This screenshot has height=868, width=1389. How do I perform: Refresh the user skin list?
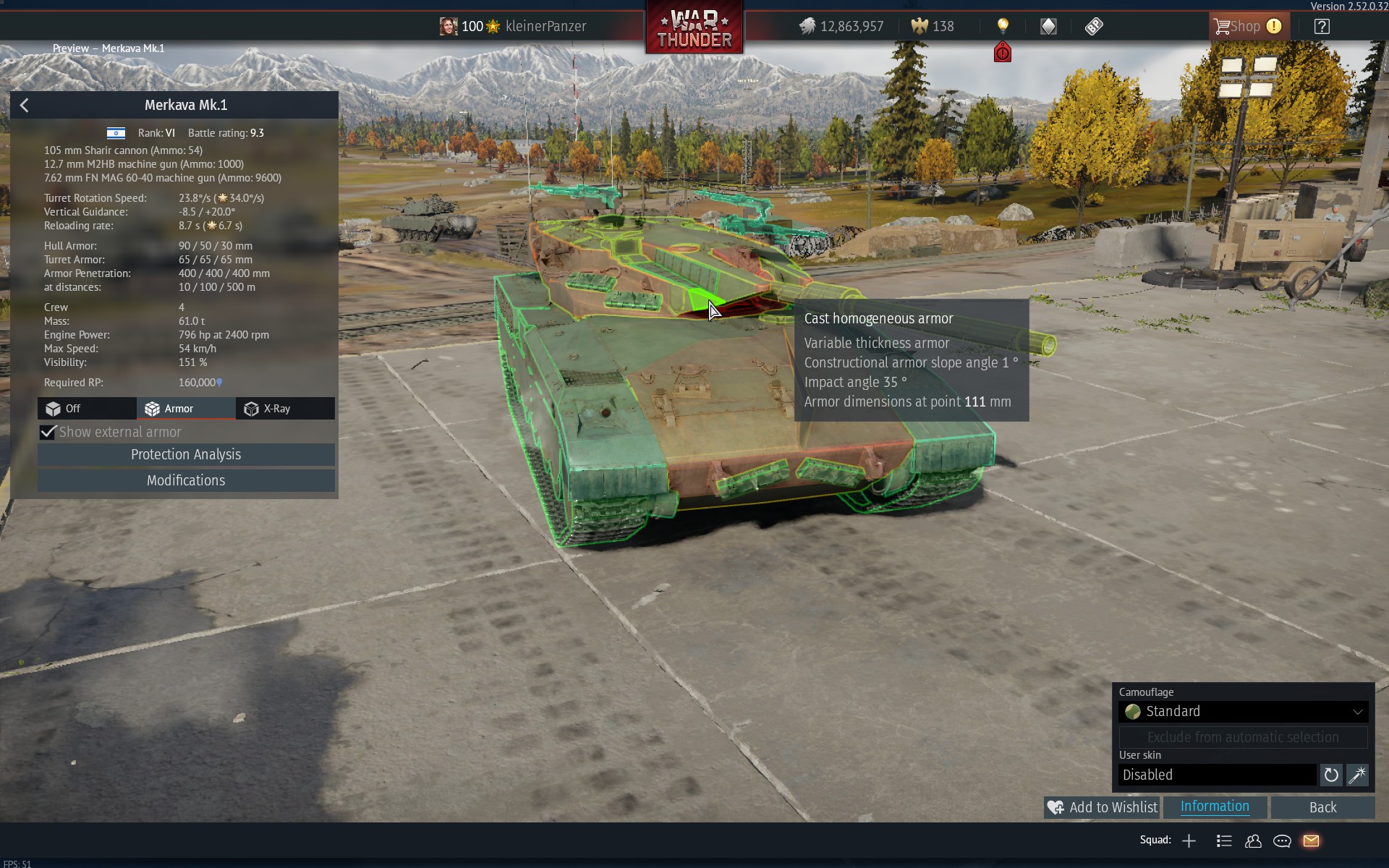click(x=1331, y=775)
